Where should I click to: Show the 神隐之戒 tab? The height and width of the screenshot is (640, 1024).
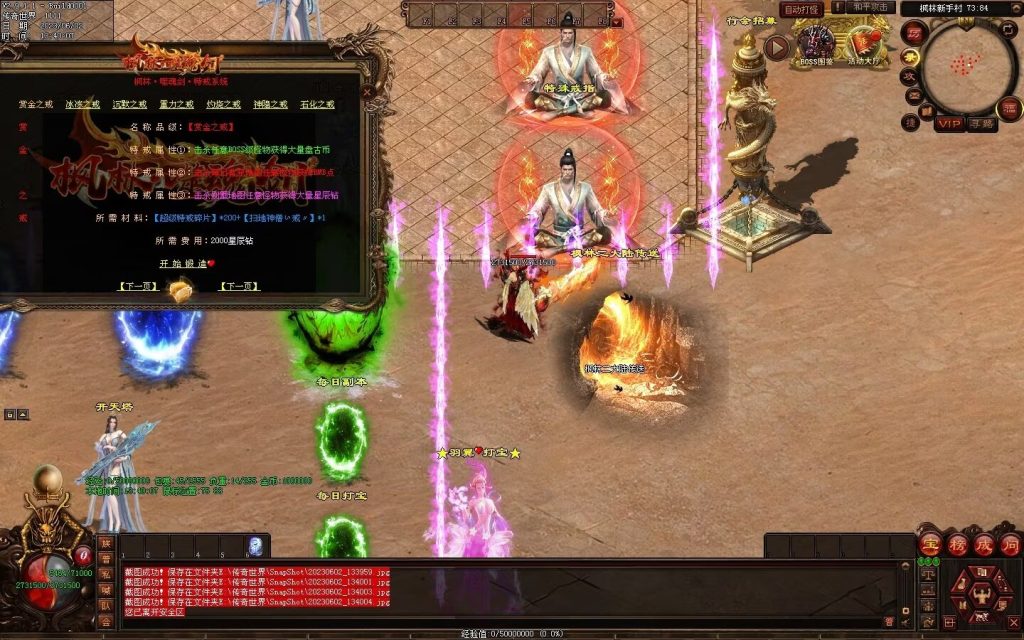270,104
